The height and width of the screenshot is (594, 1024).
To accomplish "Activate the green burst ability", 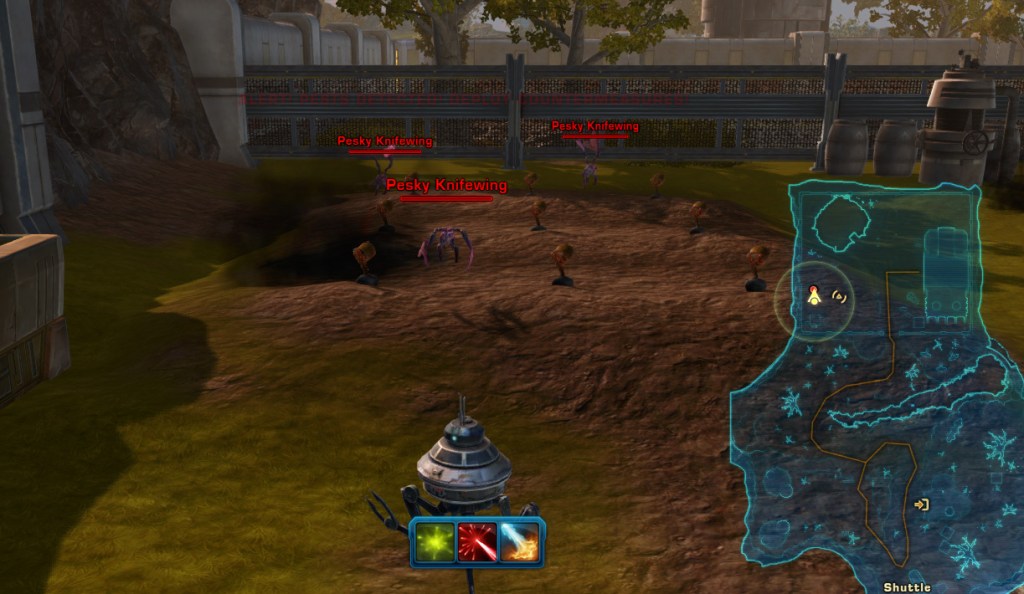I will tap(435, 542).
